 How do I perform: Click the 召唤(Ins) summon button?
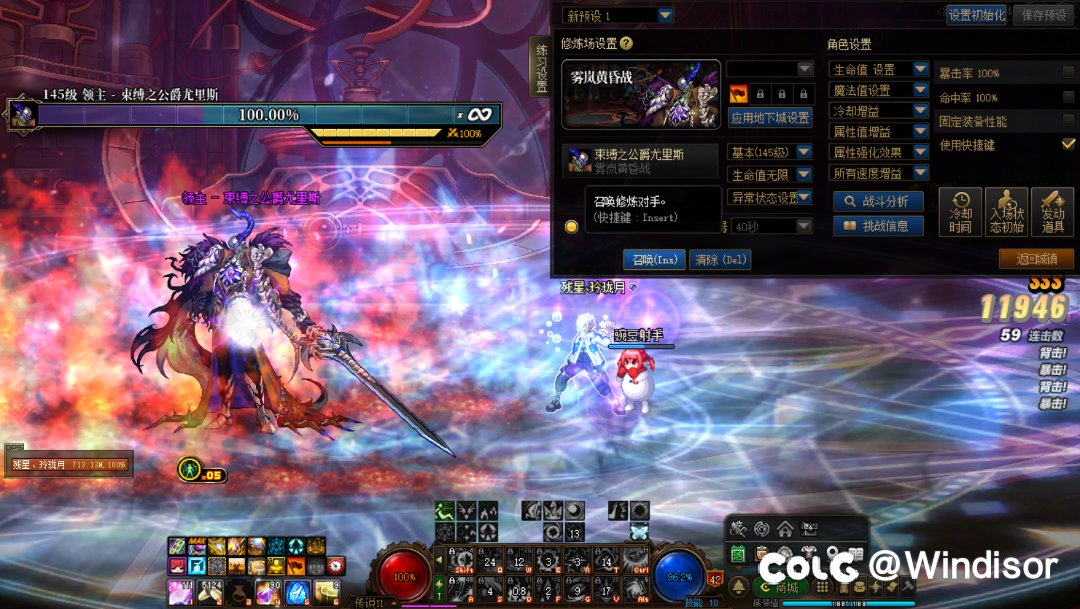click(656, 260)
